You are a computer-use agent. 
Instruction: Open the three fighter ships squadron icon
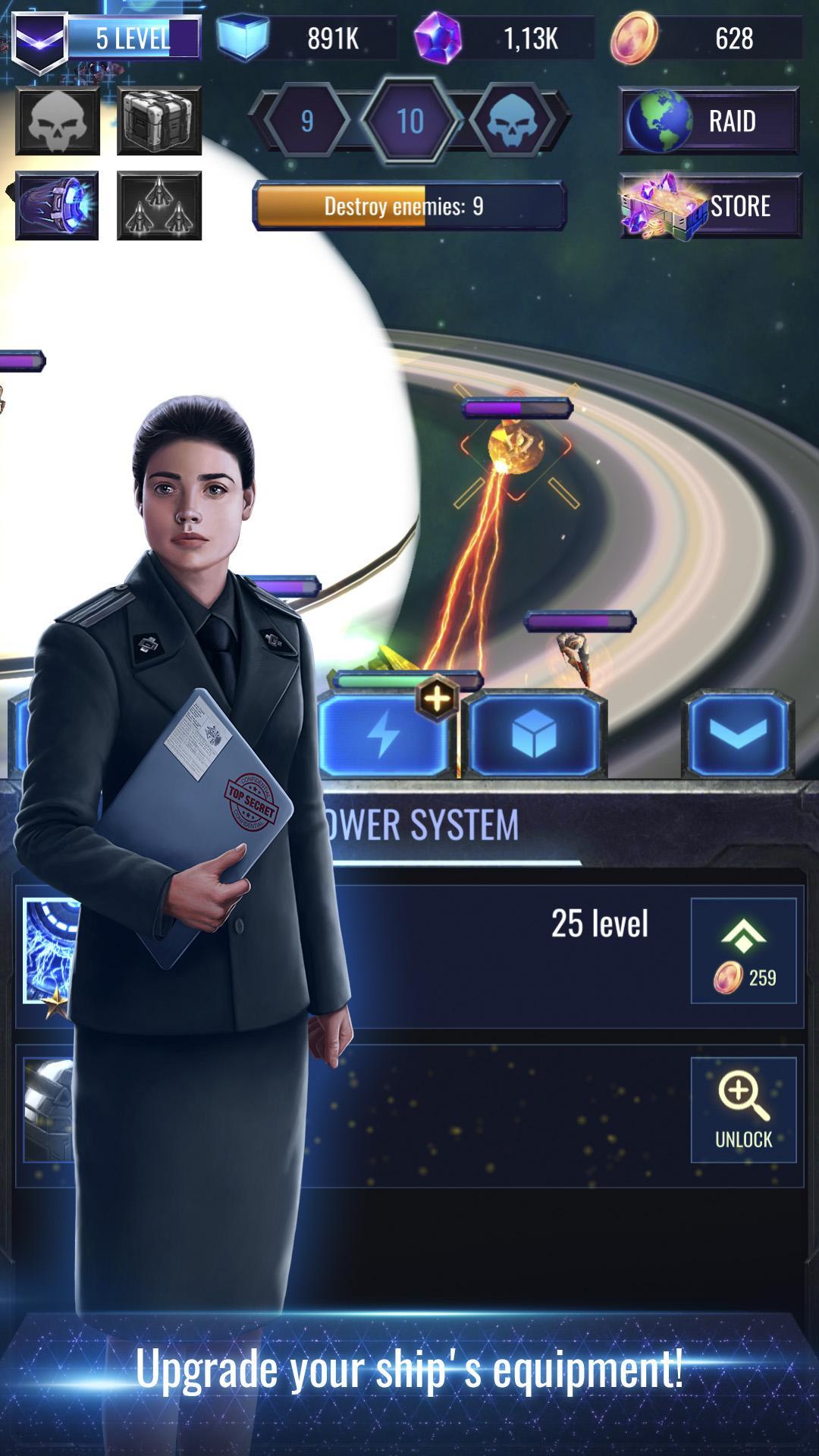point(159,206)
